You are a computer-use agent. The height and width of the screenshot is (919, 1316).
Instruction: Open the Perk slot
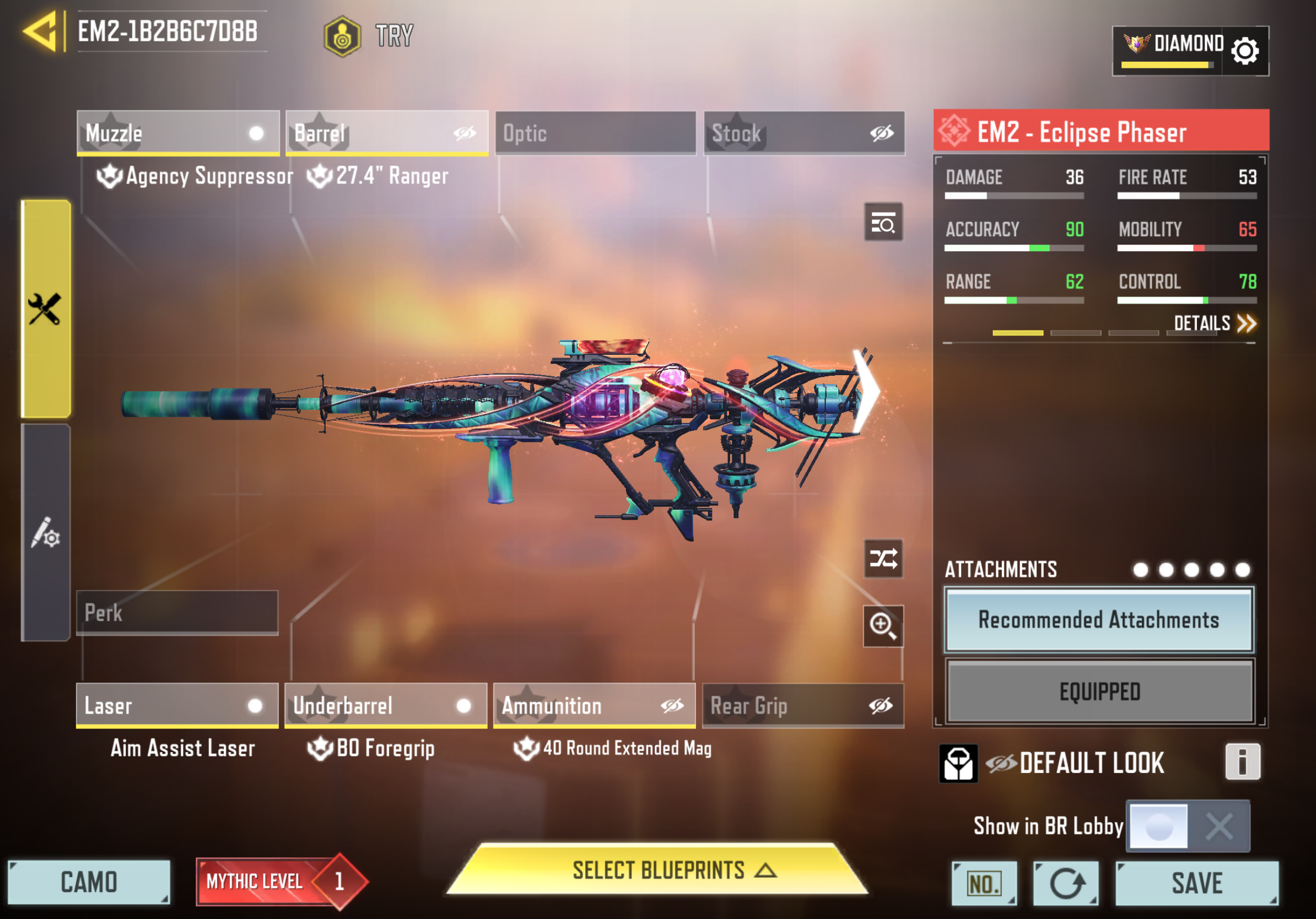(x=177, y=613)
